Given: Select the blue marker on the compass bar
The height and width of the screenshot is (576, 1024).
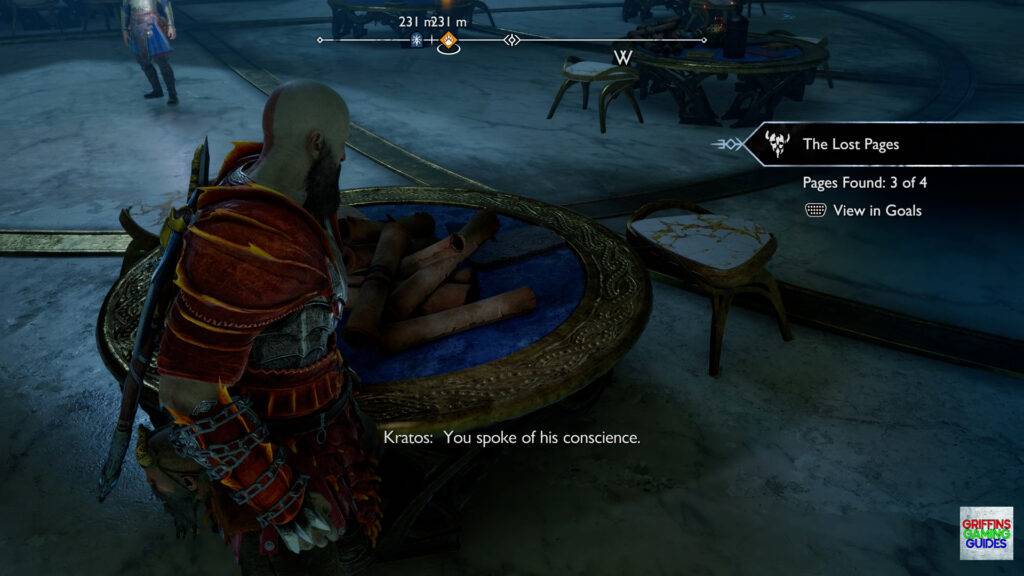Looking at the screenshot, I should coord(419,41).
